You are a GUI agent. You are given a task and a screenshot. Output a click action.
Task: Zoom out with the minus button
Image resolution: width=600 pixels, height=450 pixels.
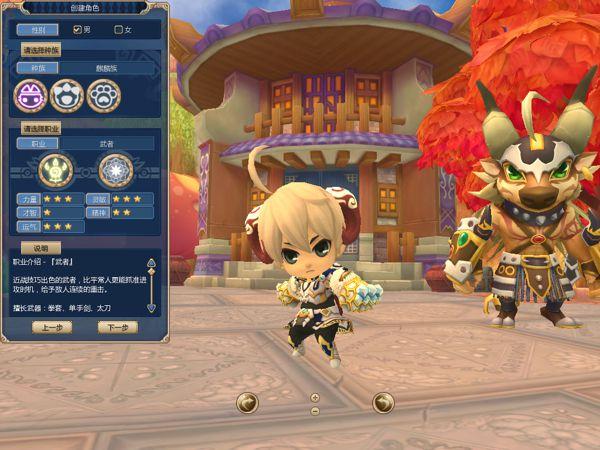point(315,410)
